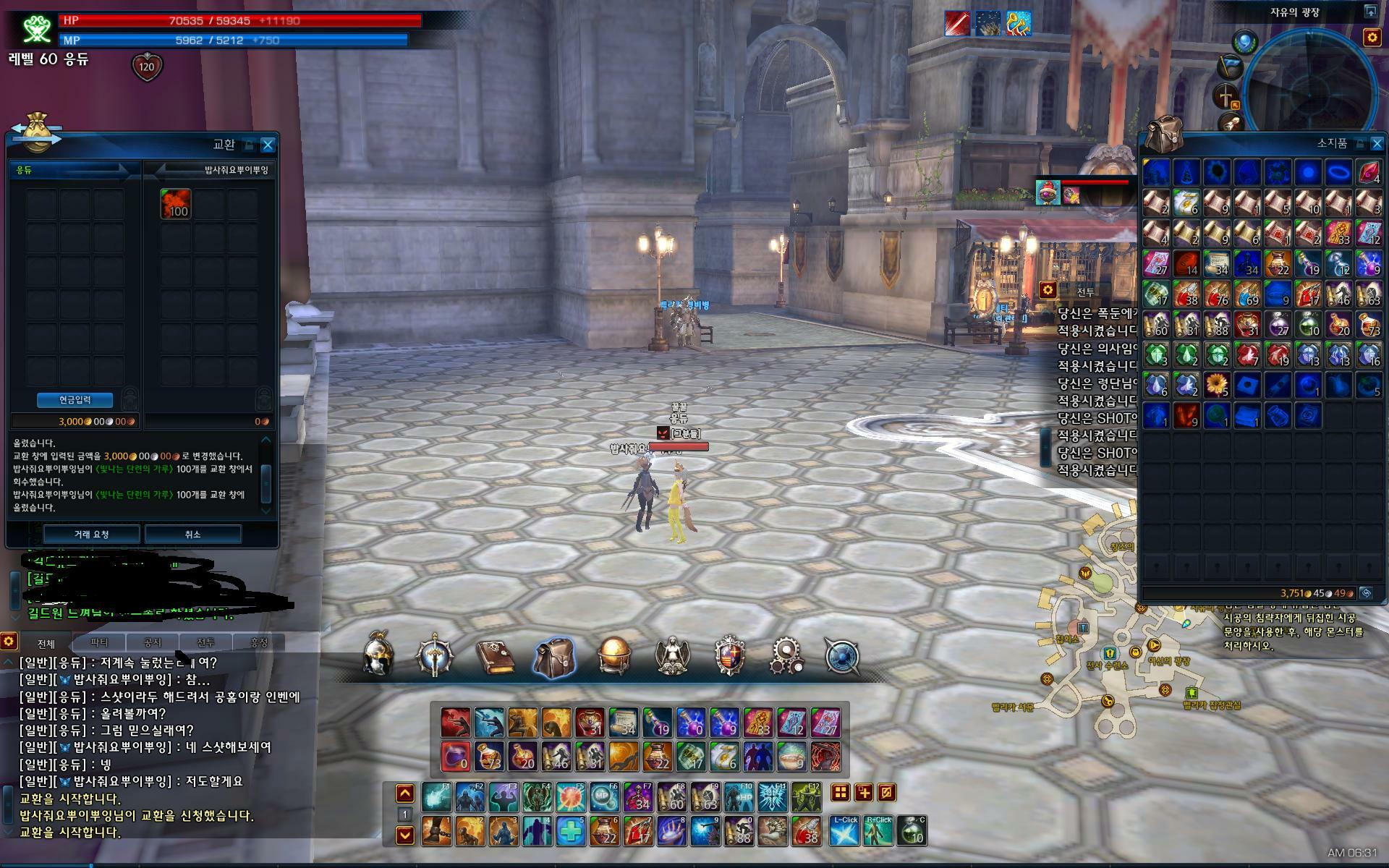The image size is (1389, 868).
Task: Close the 교환 trade window
Action: click(268, 145)
